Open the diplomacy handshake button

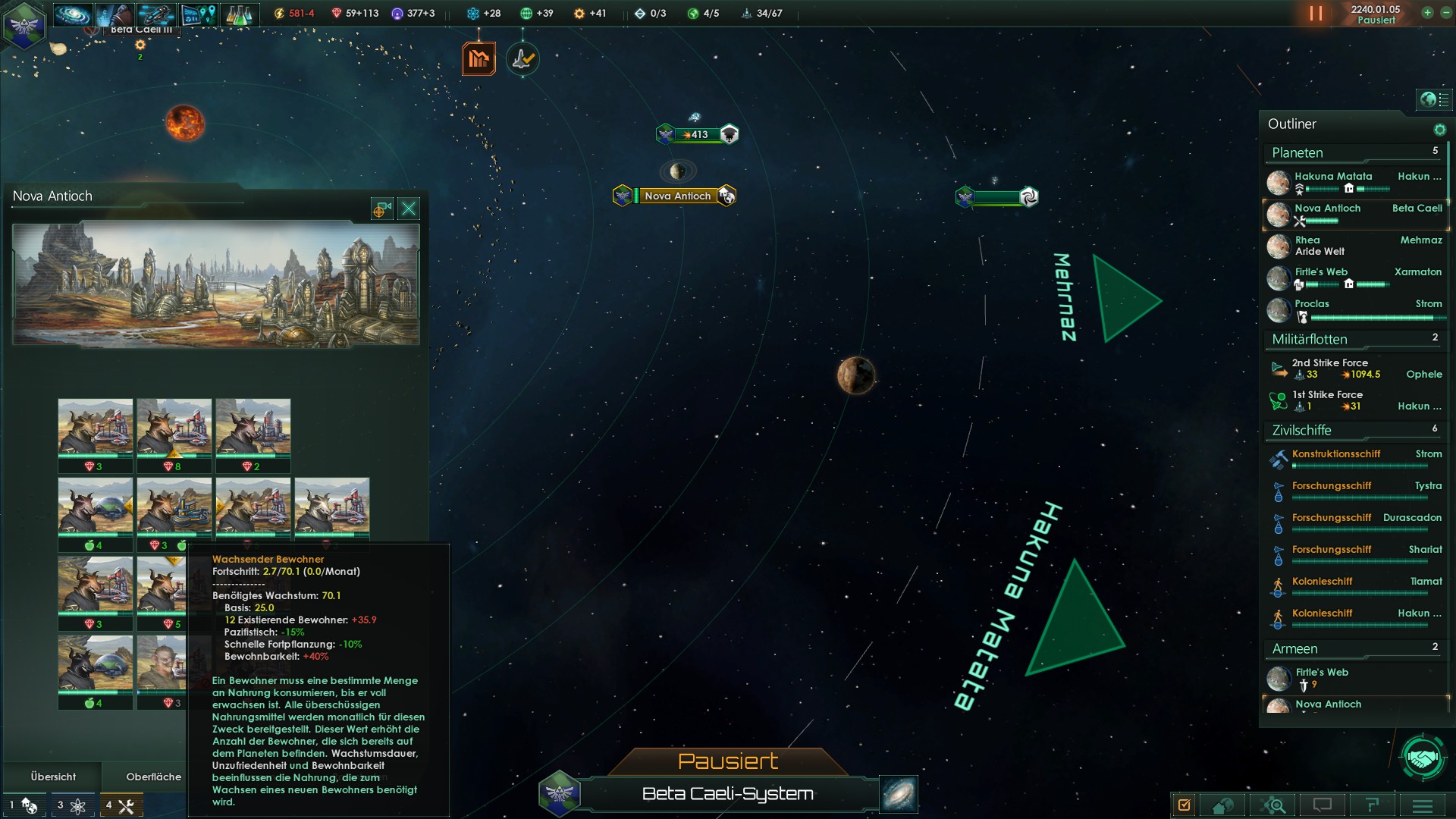[x=1423, y=757]
